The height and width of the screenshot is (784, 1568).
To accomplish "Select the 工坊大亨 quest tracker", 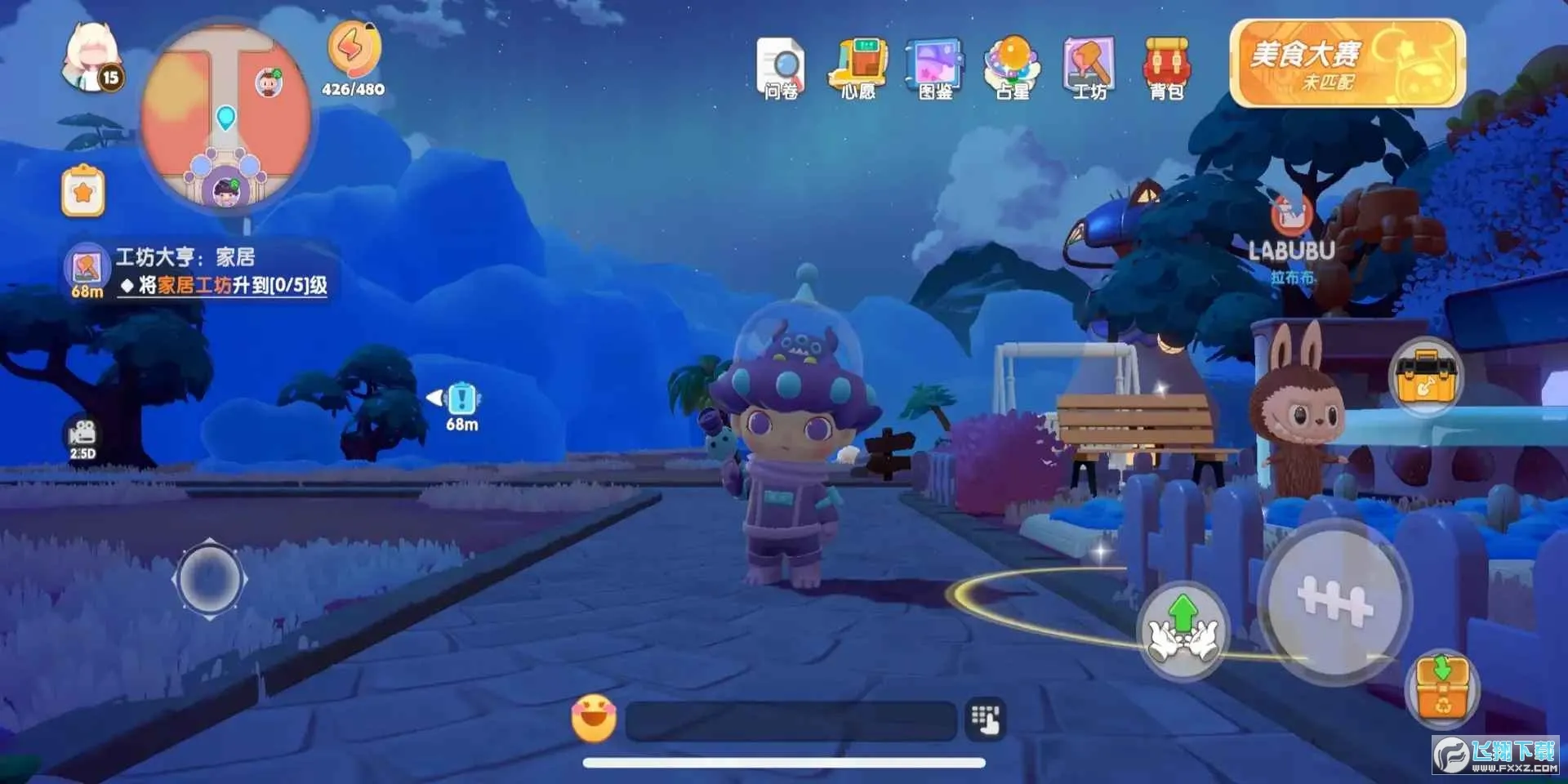I will pos(200,271).
